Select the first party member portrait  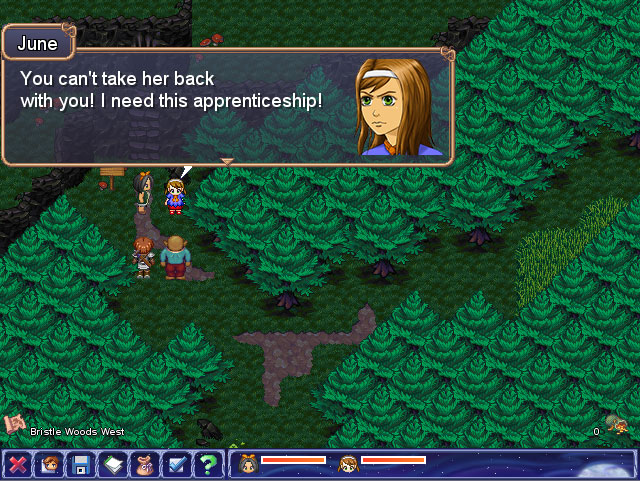coord(249,462)
